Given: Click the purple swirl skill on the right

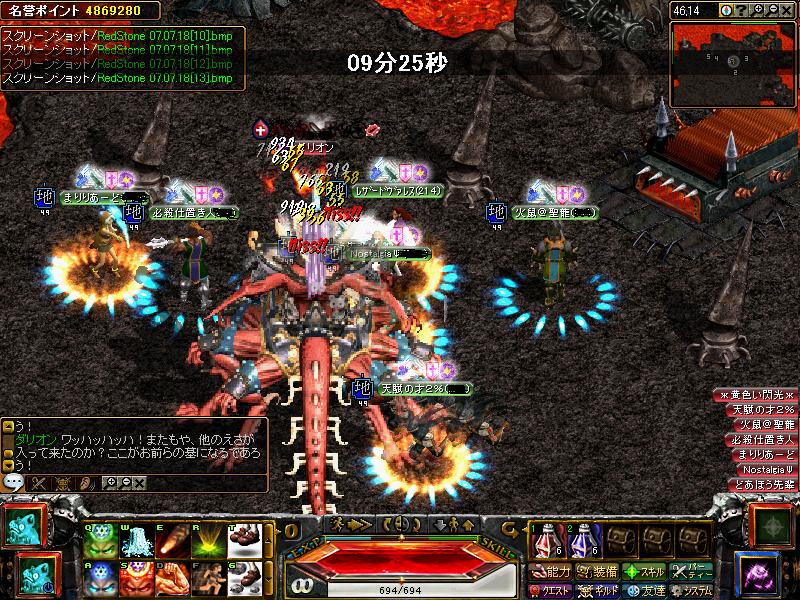Looking at the screenshot, I should 765,575.
